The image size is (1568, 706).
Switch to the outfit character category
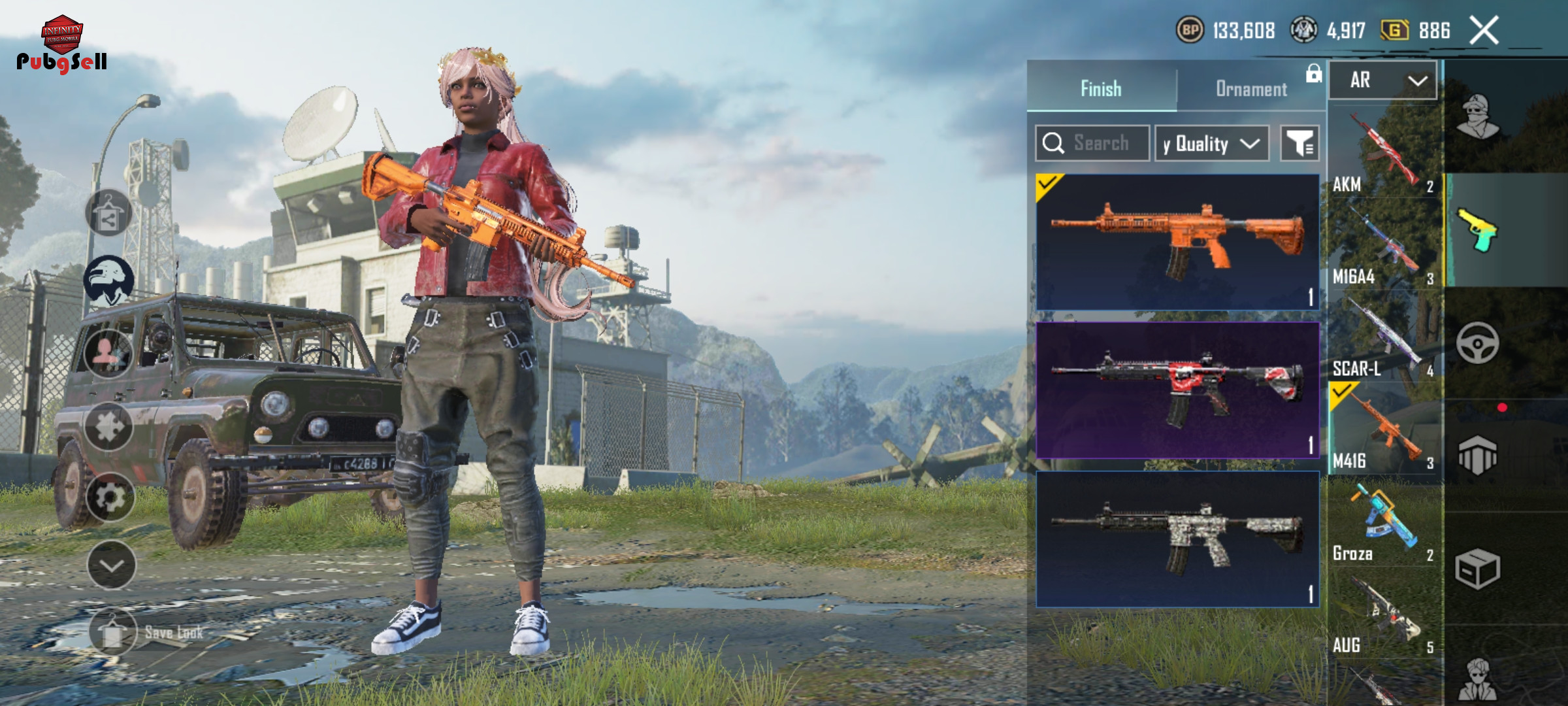point(1477,117)
